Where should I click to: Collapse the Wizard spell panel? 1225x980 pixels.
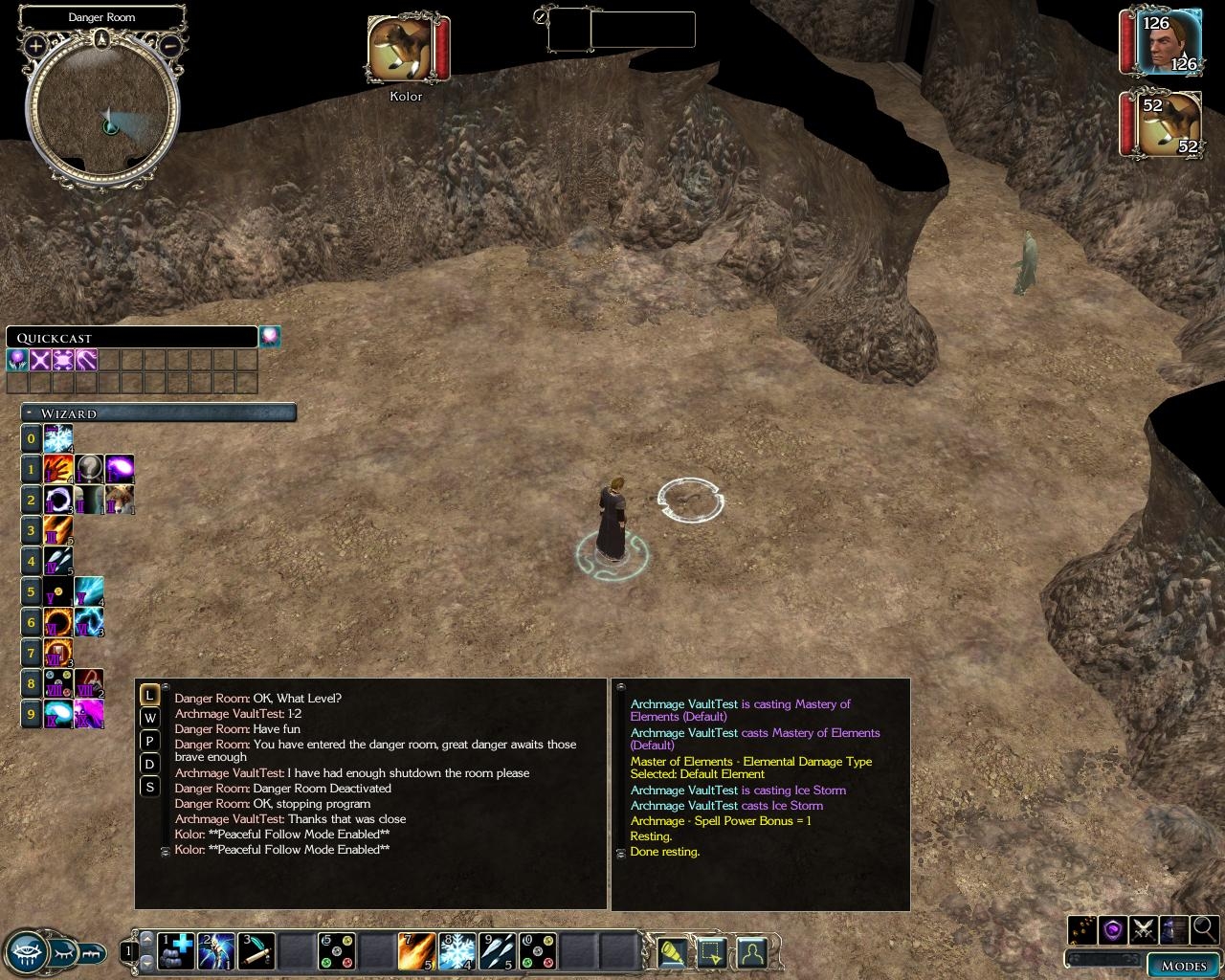(30, 413)
